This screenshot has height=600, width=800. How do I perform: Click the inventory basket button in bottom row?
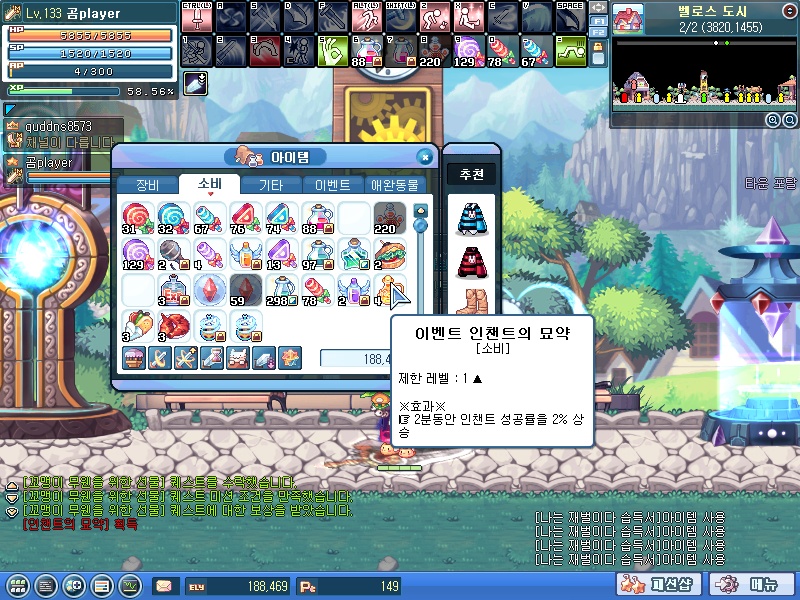133,357
